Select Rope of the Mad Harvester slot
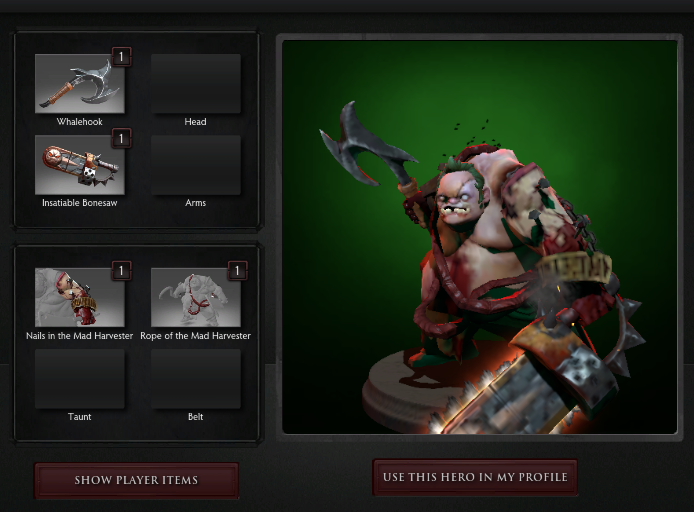The width and height of the screenshot is (694, 512). 195,297
